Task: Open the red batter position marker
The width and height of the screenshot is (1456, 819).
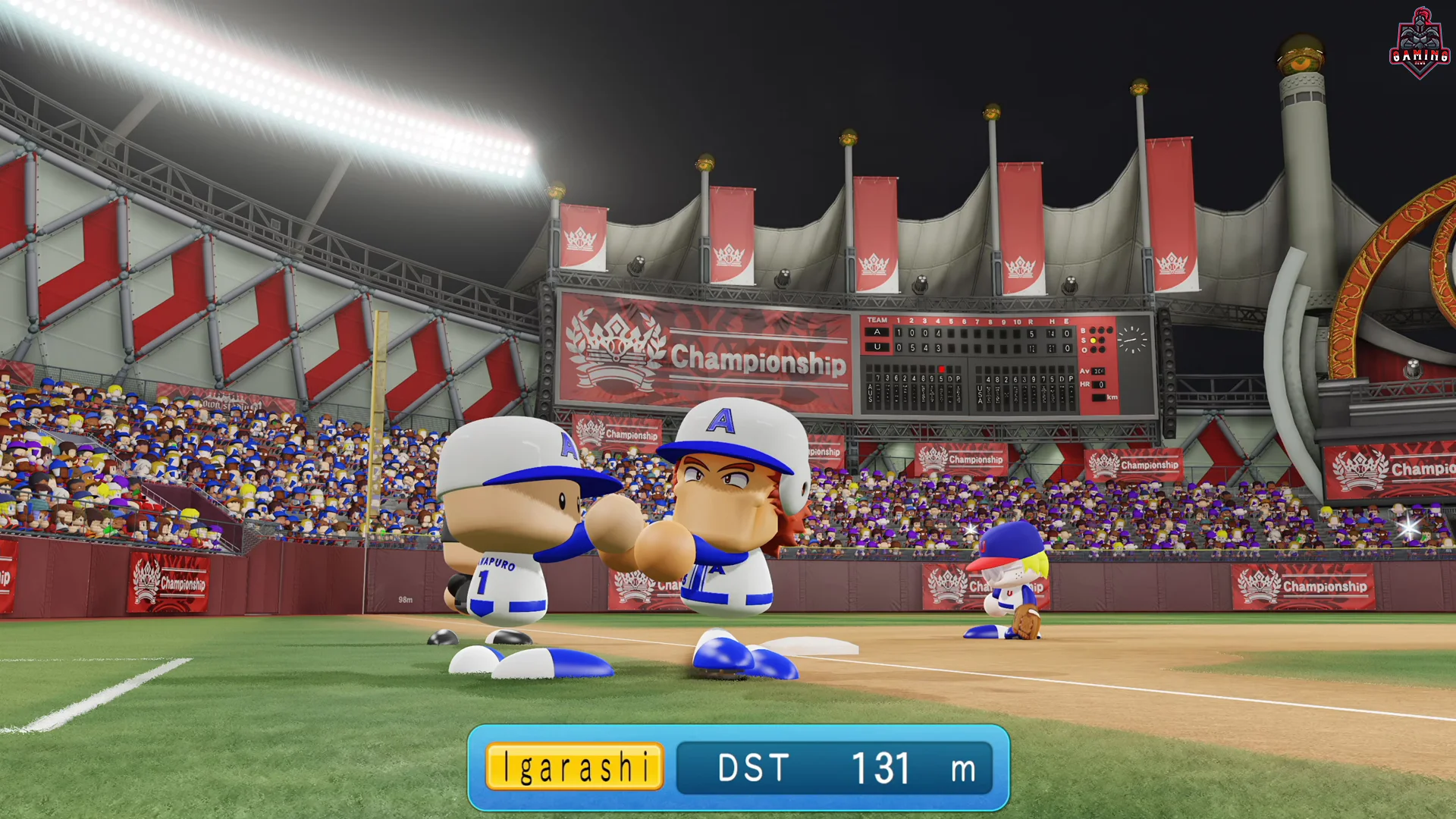Action: [x=942, y=369]
